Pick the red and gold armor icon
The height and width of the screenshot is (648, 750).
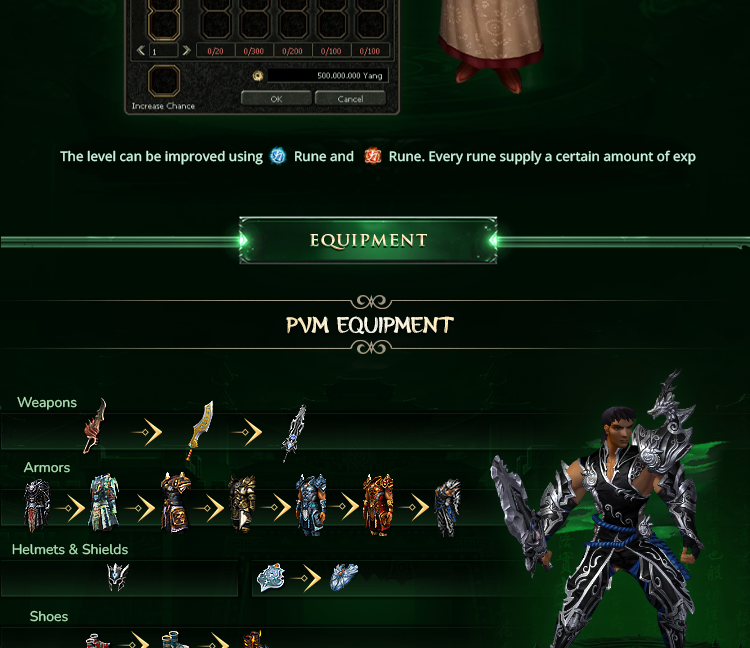tap(379, 505)
